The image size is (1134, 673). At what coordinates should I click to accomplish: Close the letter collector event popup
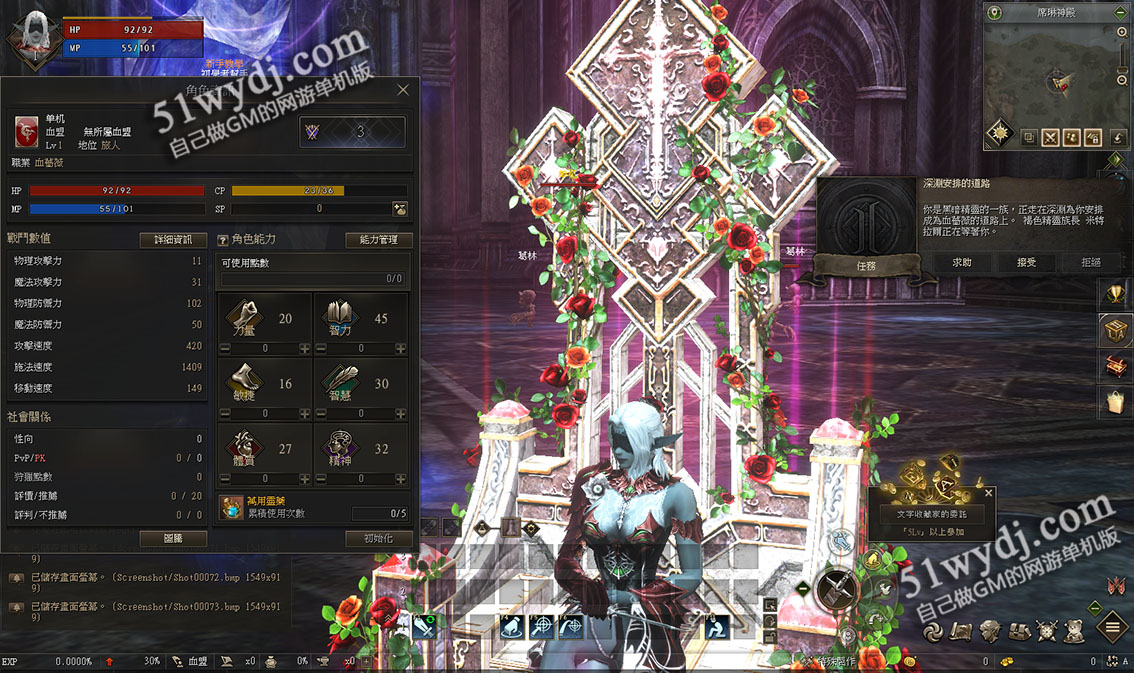(989, 493)
